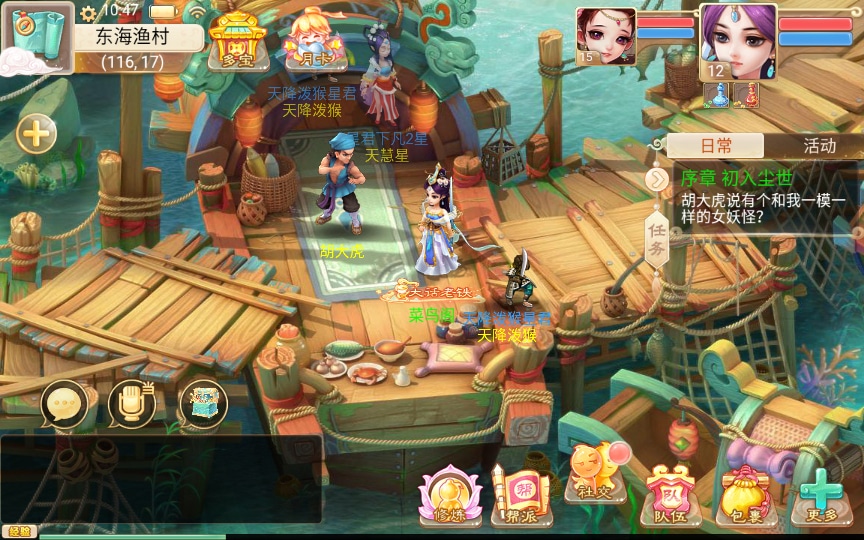Open the 修炼 cultivation menu
Viewport: 864px width, 540px height.
[x=450, y=495]
